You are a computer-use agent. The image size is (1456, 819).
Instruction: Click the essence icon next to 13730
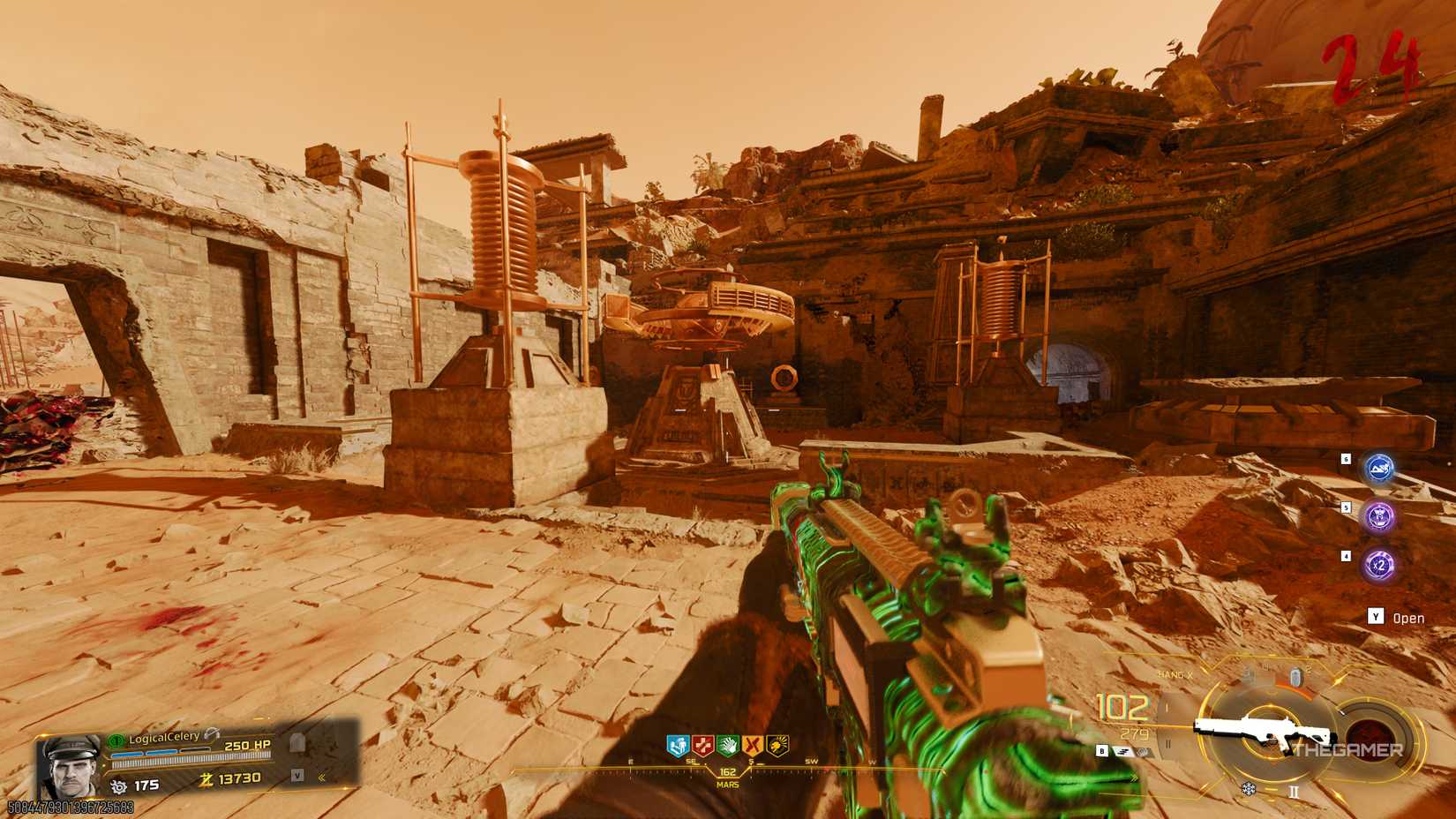(206, 778)
